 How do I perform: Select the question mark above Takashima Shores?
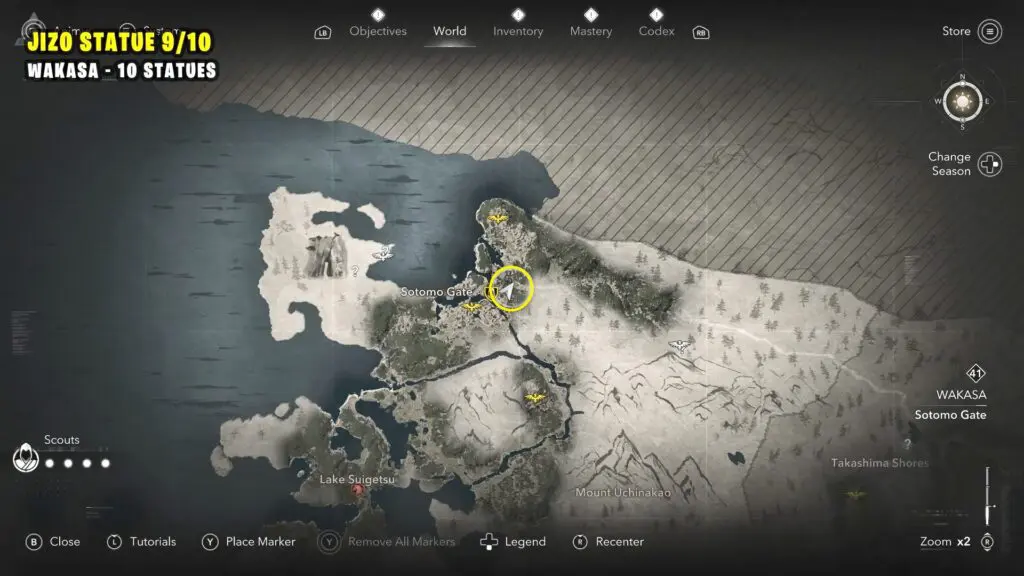(x=907, y=443)
